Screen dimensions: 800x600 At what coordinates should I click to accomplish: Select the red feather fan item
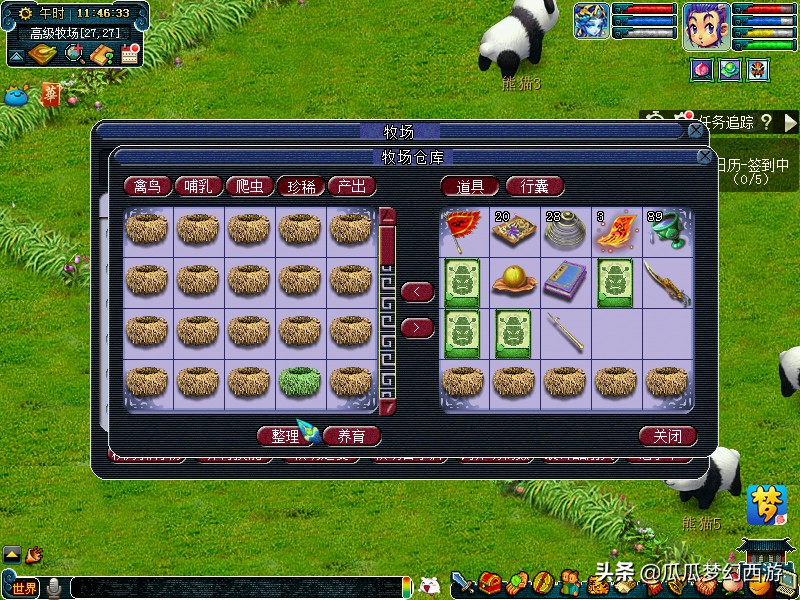click(x=463, y=232)
